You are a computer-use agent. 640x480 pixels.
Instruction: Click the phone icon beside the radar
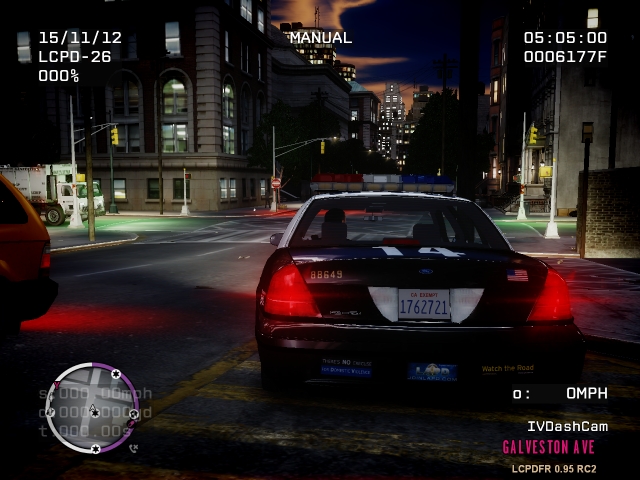(x=133, y=448)
